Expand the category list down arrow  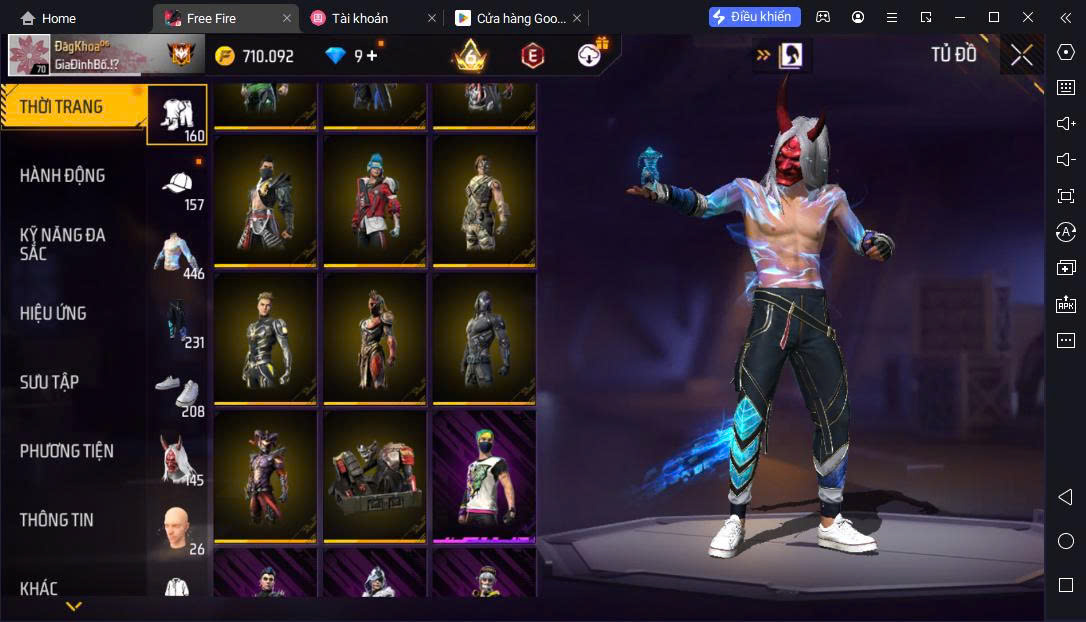[73, 606]
